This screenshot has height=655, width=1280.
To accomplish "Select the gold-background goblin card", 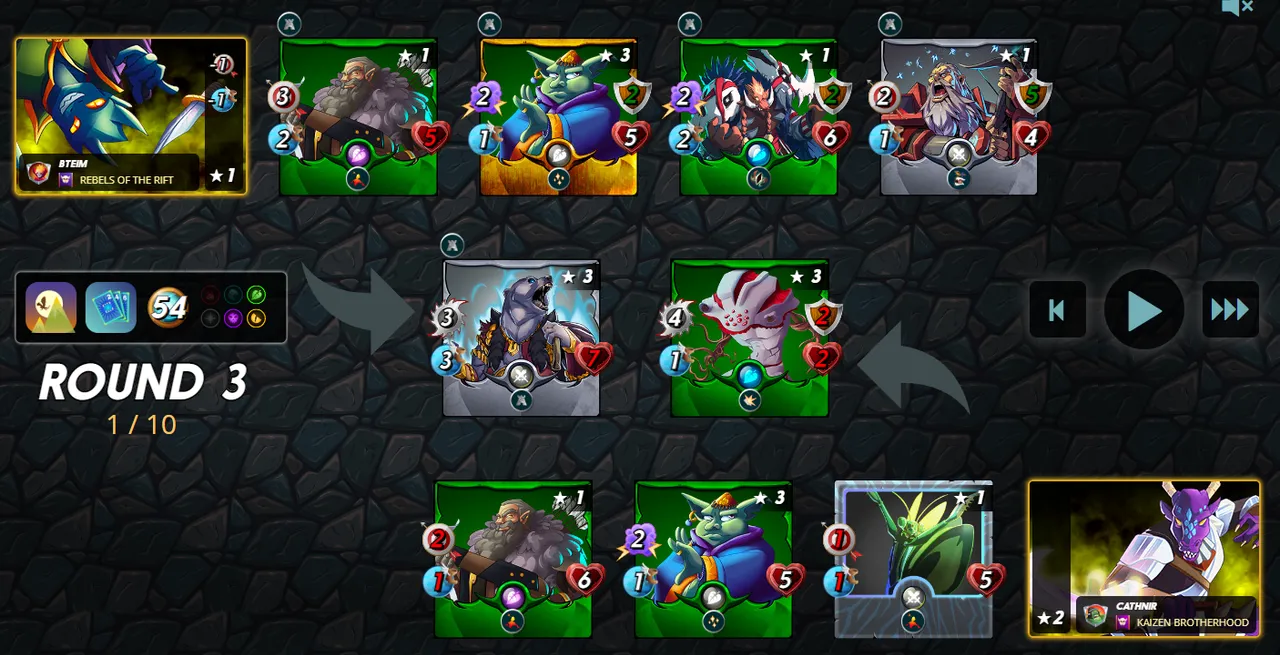I will 558,117.
